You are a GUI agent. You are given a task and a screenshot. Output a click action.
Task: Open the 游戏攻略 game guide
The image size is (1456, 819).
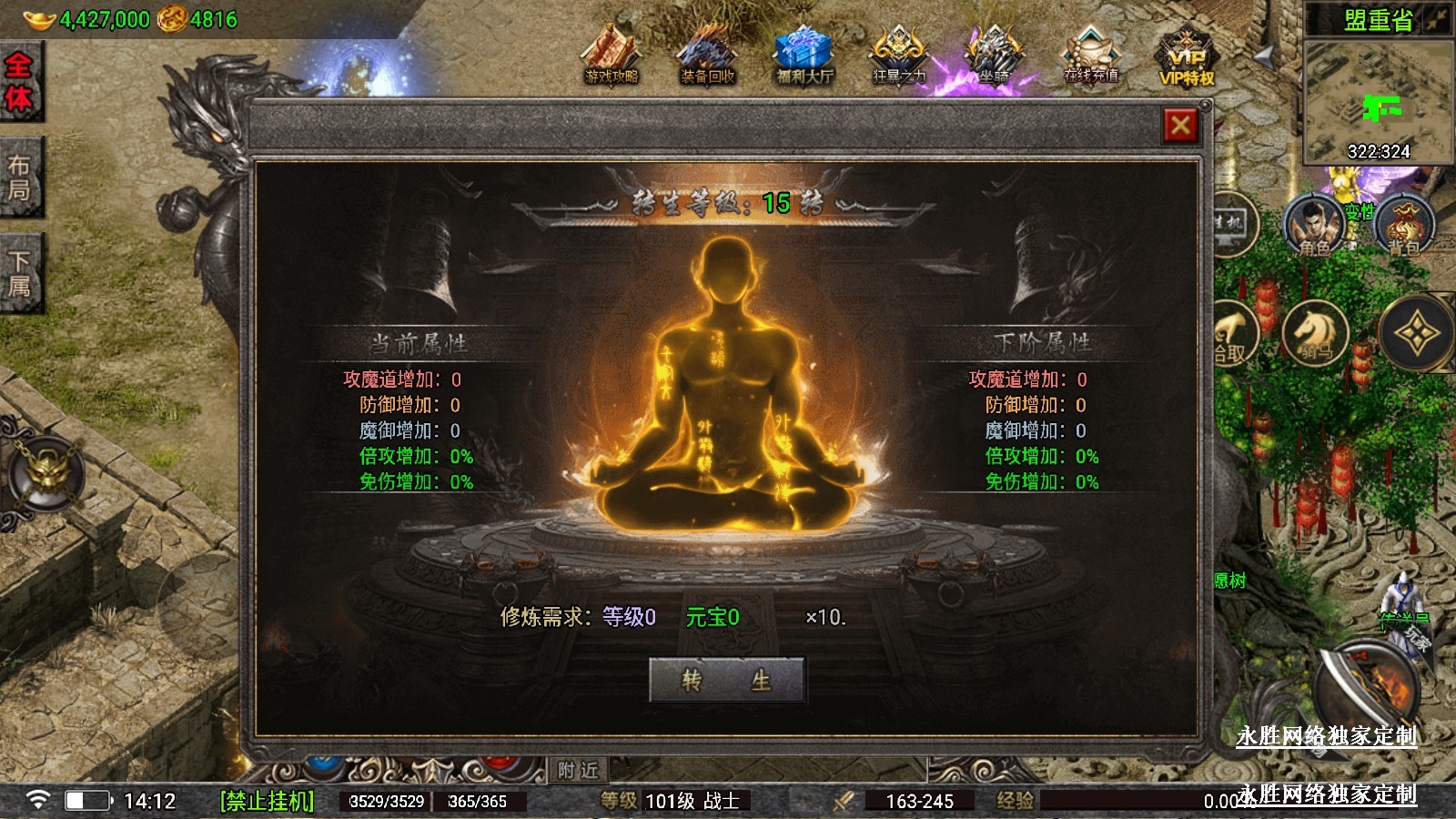[612, 56]
